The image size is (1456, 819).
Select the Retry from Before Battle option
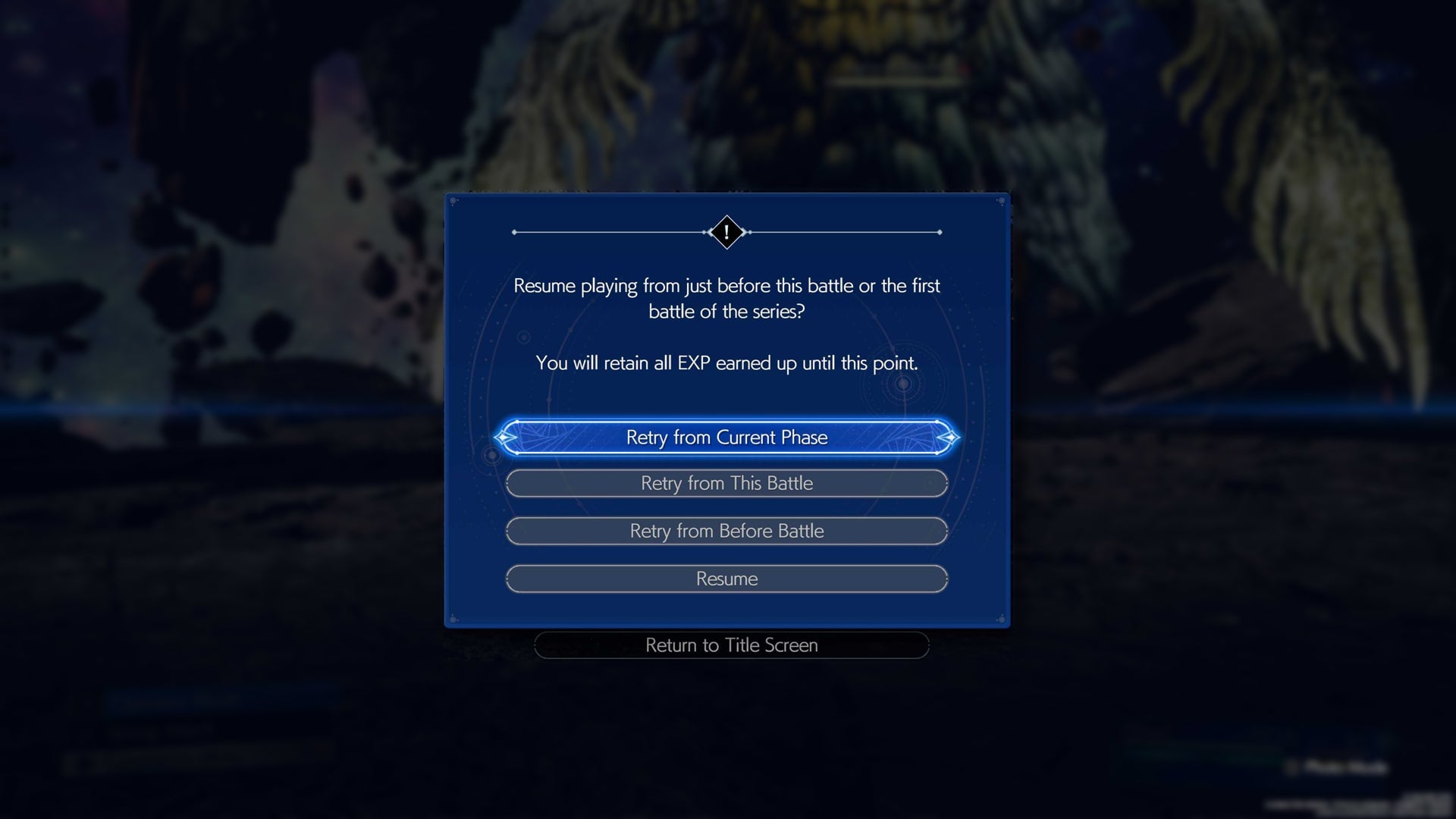click(726, 531)
